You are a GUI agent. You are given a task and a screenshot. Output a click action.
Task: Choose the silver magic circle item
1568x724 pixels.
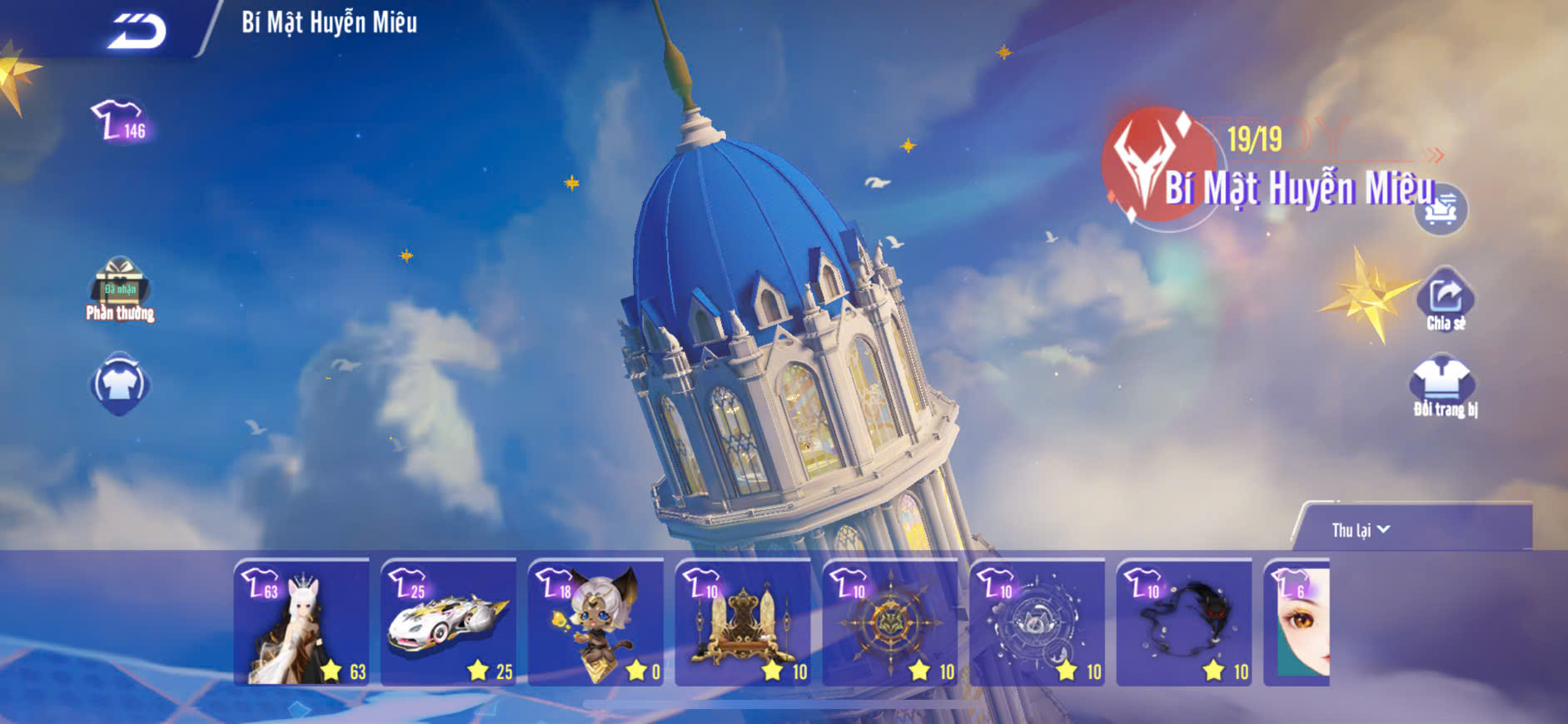tap(1038, 622)
